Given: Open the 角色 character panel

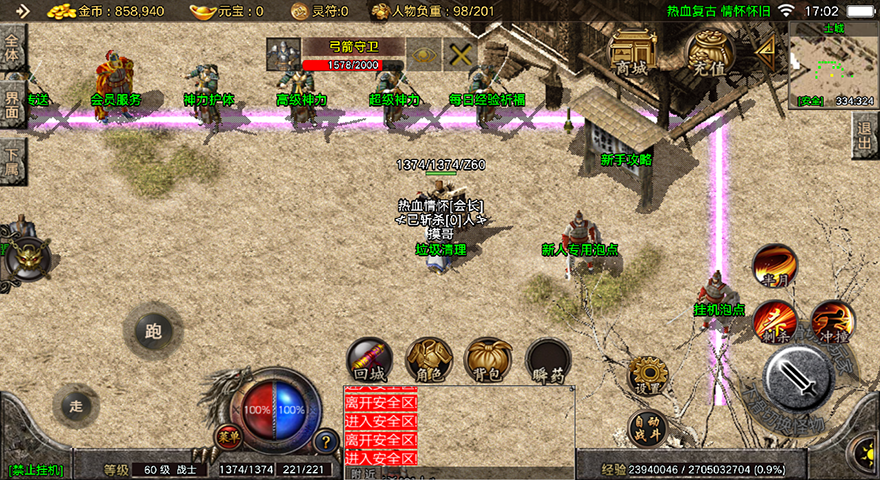Looking at the screenshot, I should 429,361.
